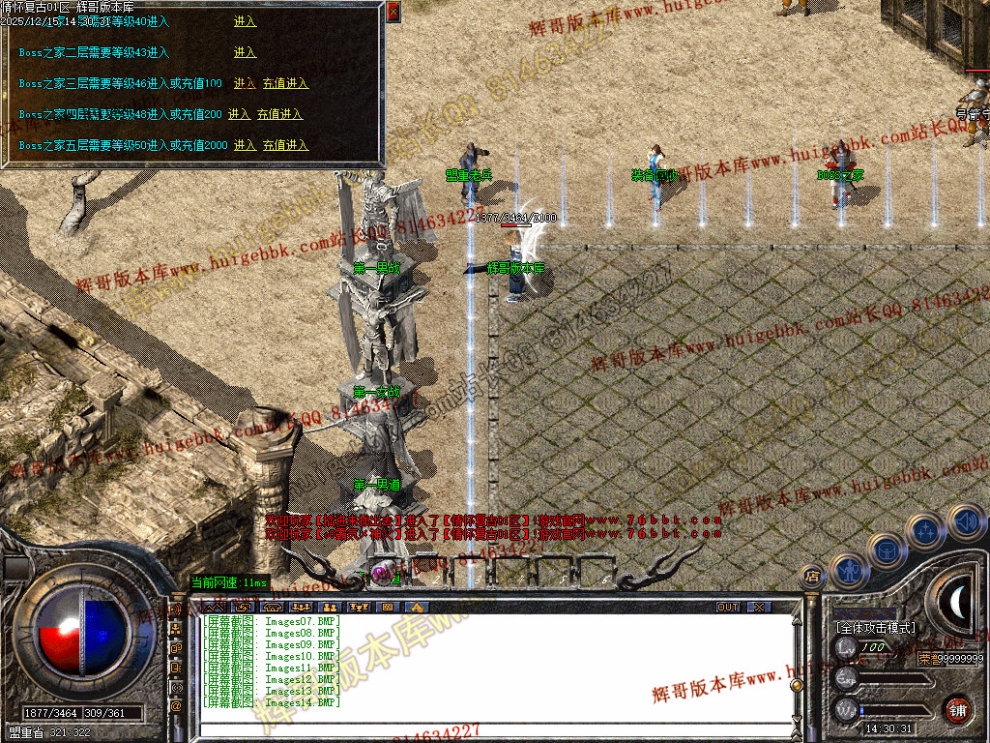Open the skills button with four stars
990x743 pixels.
coord(925,531)
